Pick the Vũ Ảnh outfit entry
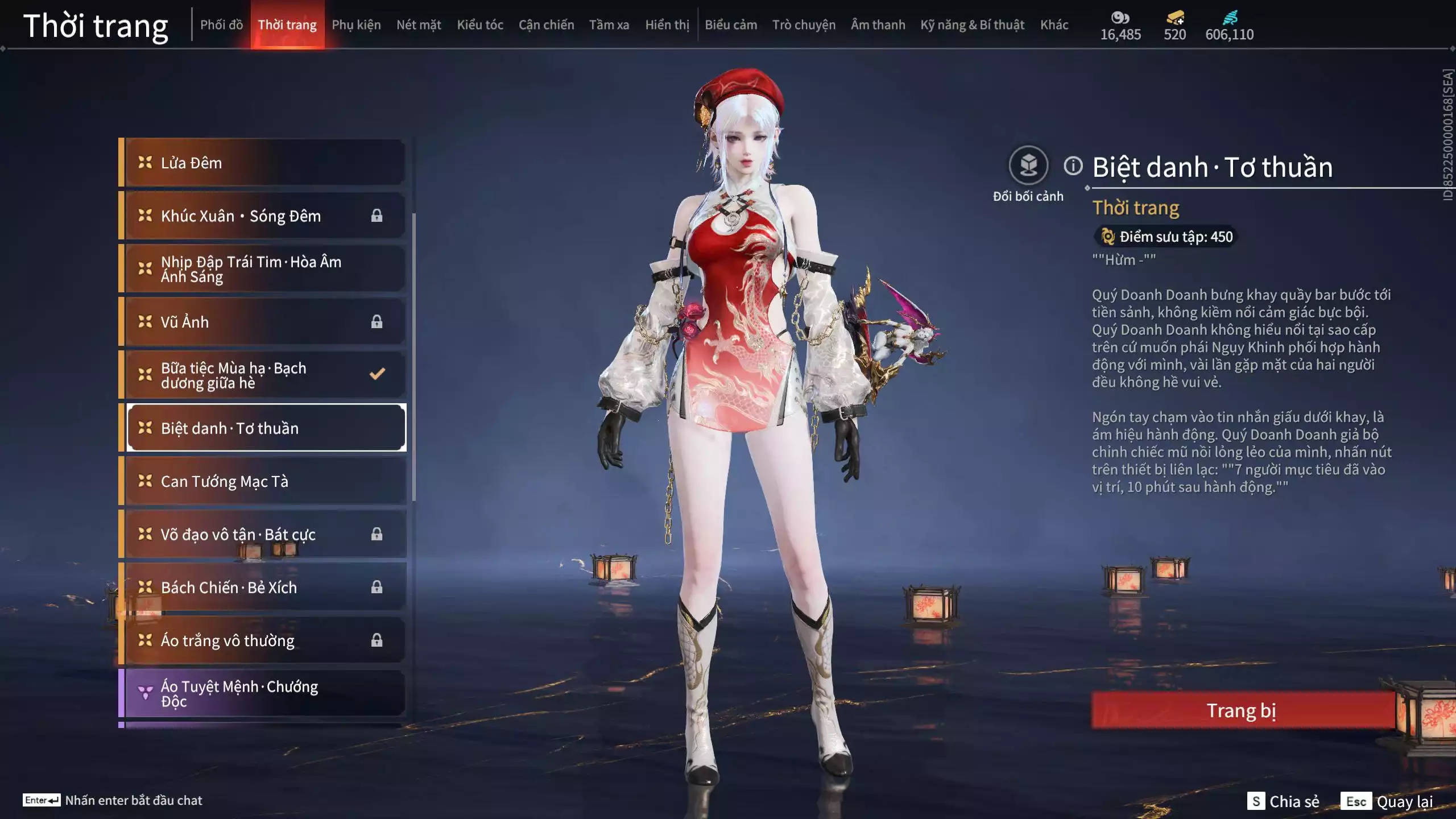The image size is (1456, 819). click(264, 322)
